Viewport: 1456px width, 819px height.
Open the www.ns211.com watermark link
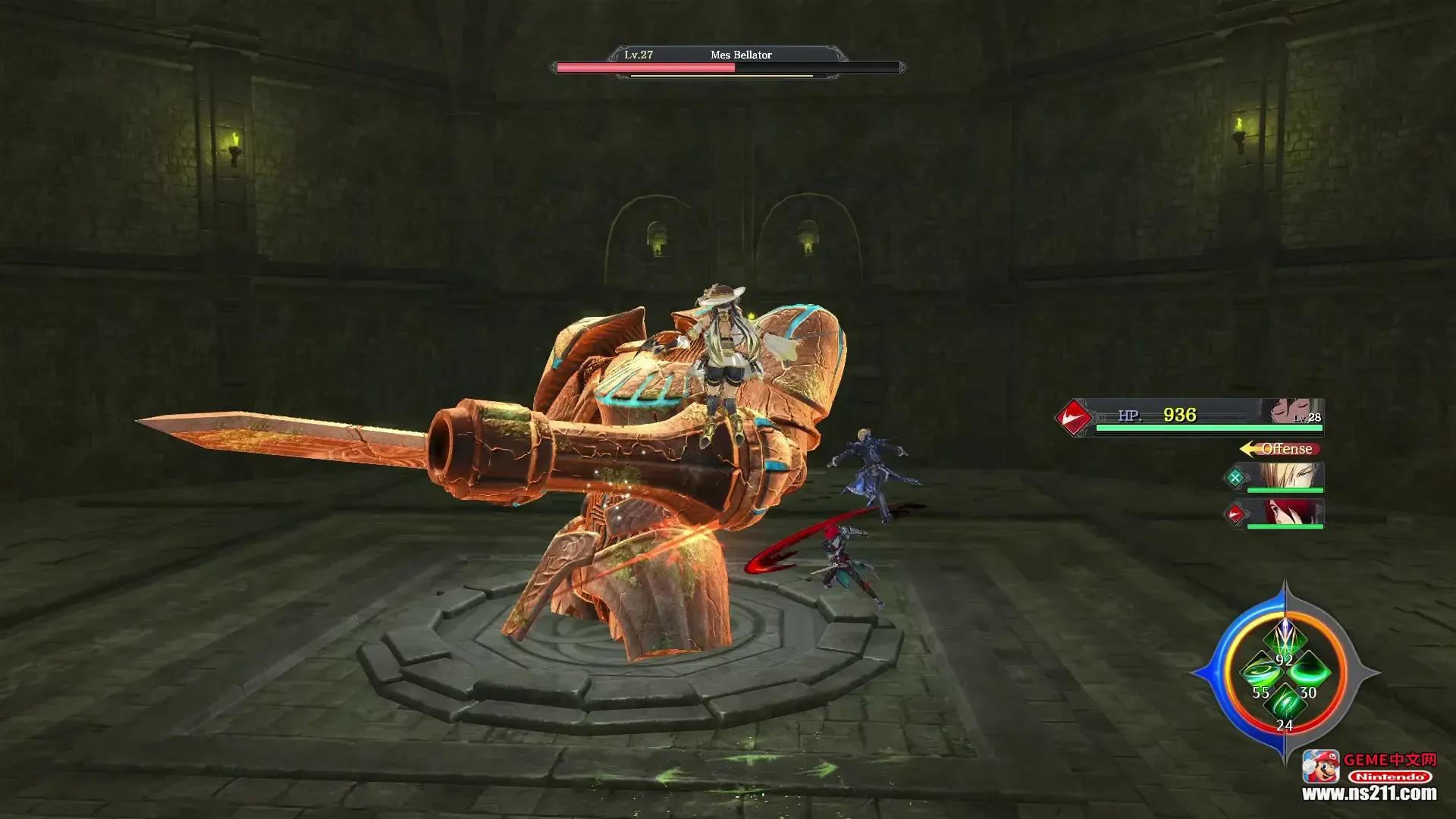(1369, 794)
